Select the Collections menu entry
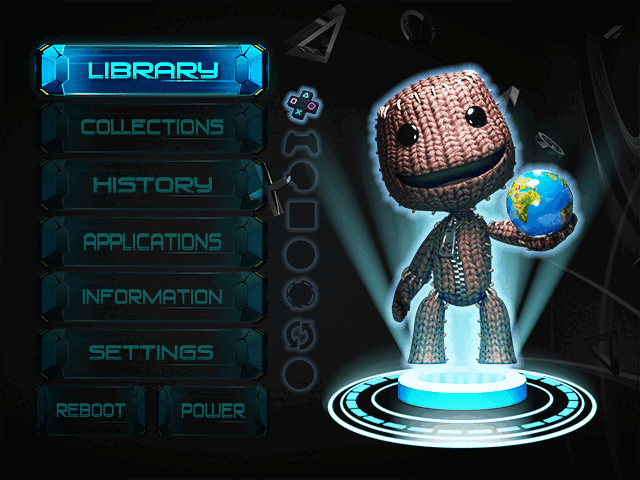The height and width of the screenshot is (480, 640). point(152,127)
